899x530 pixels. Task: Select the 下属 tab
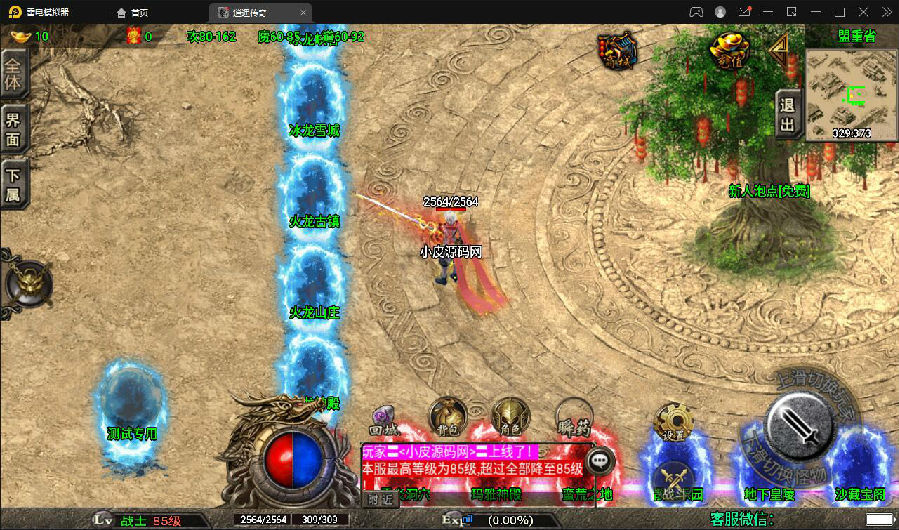click(13, 184)
